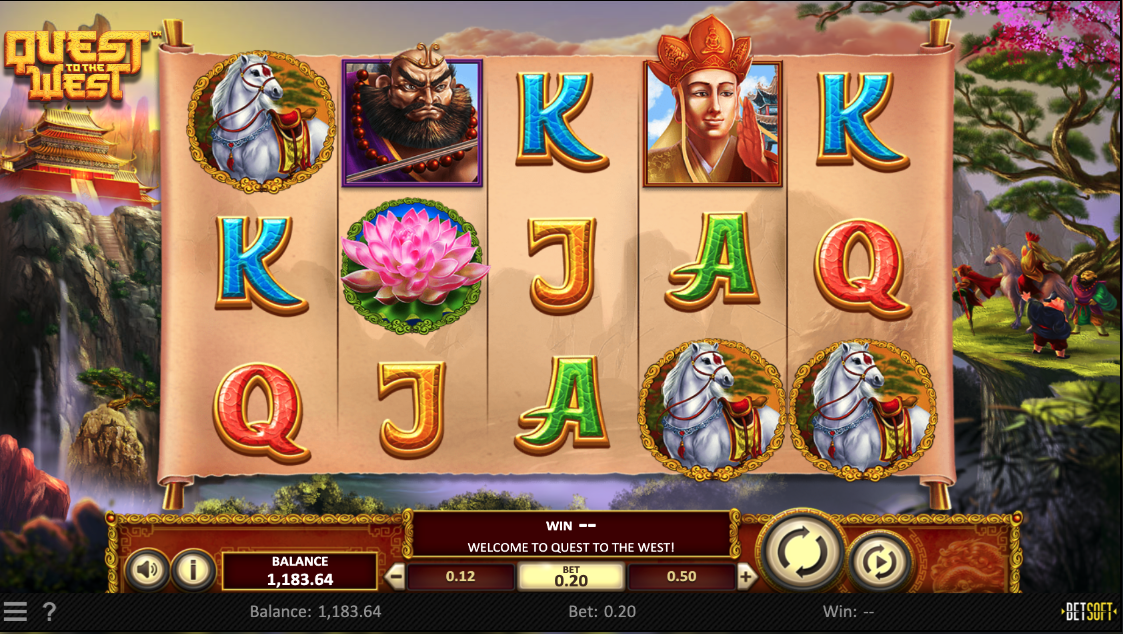Decrease the bet with the minus button
This screenshot has height=634, width=1123.
(x=396, y=576)
